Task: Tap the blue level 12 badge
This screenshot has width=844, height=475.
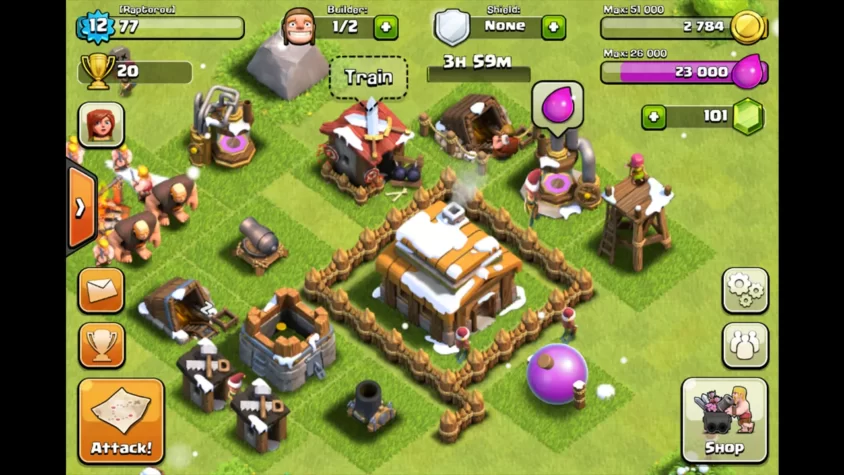Action: point(96,26)
